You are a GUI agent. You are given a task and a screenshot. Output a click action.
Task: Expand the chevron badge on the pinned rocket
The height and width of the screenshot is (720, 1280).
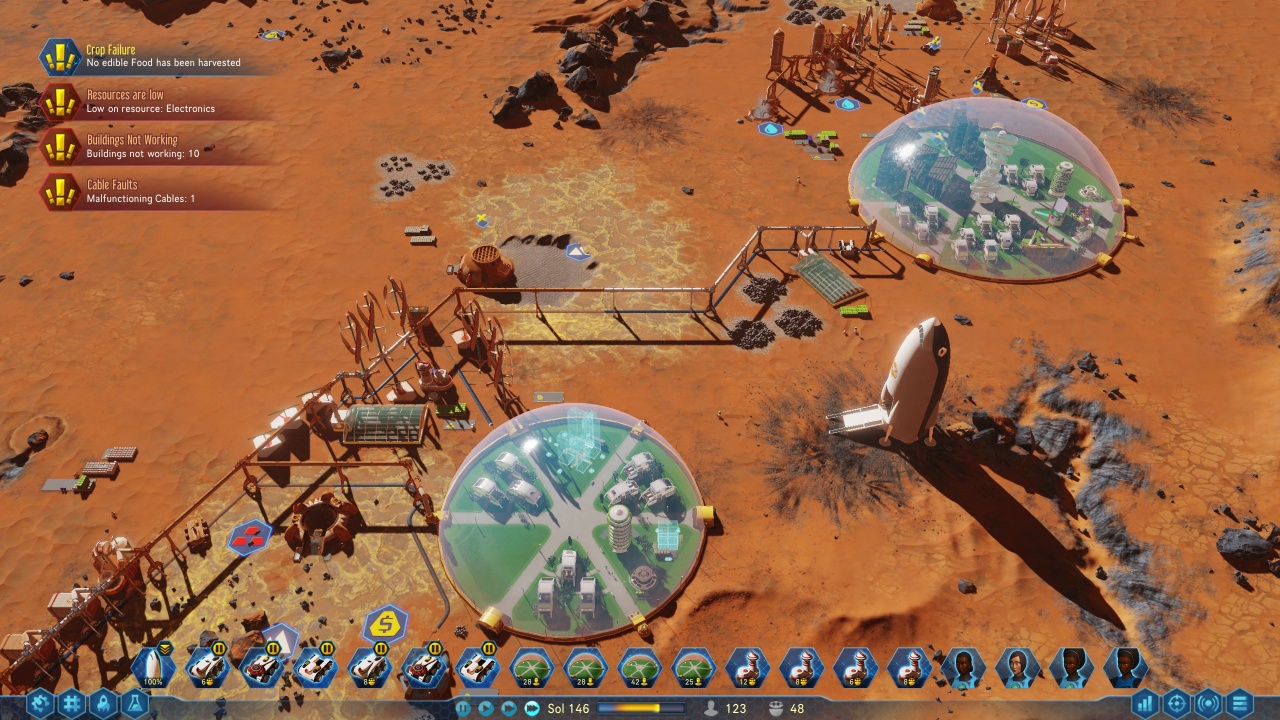(165, 649)
